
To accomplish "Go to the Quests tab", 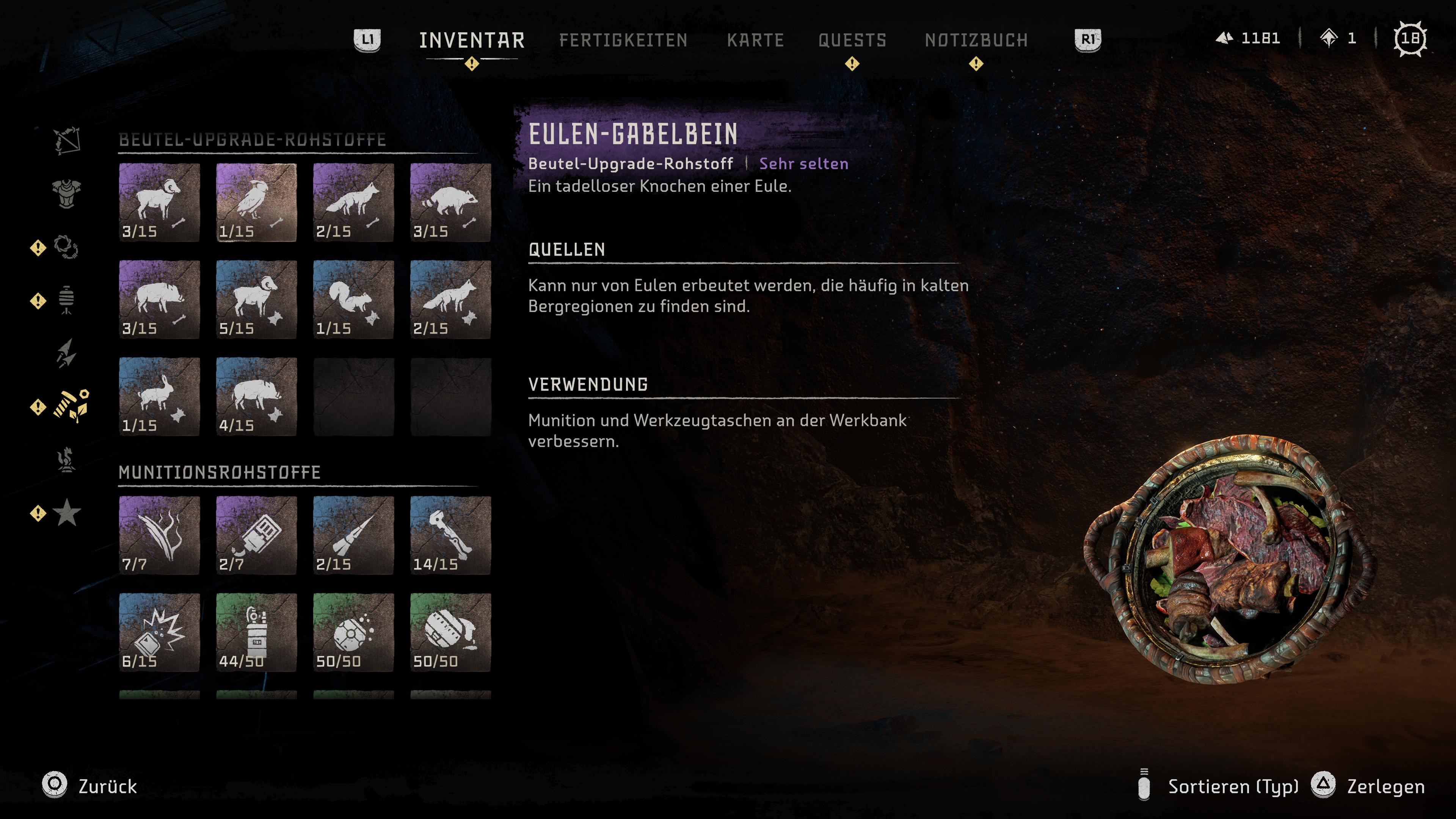I will click(x=852, y=40).
